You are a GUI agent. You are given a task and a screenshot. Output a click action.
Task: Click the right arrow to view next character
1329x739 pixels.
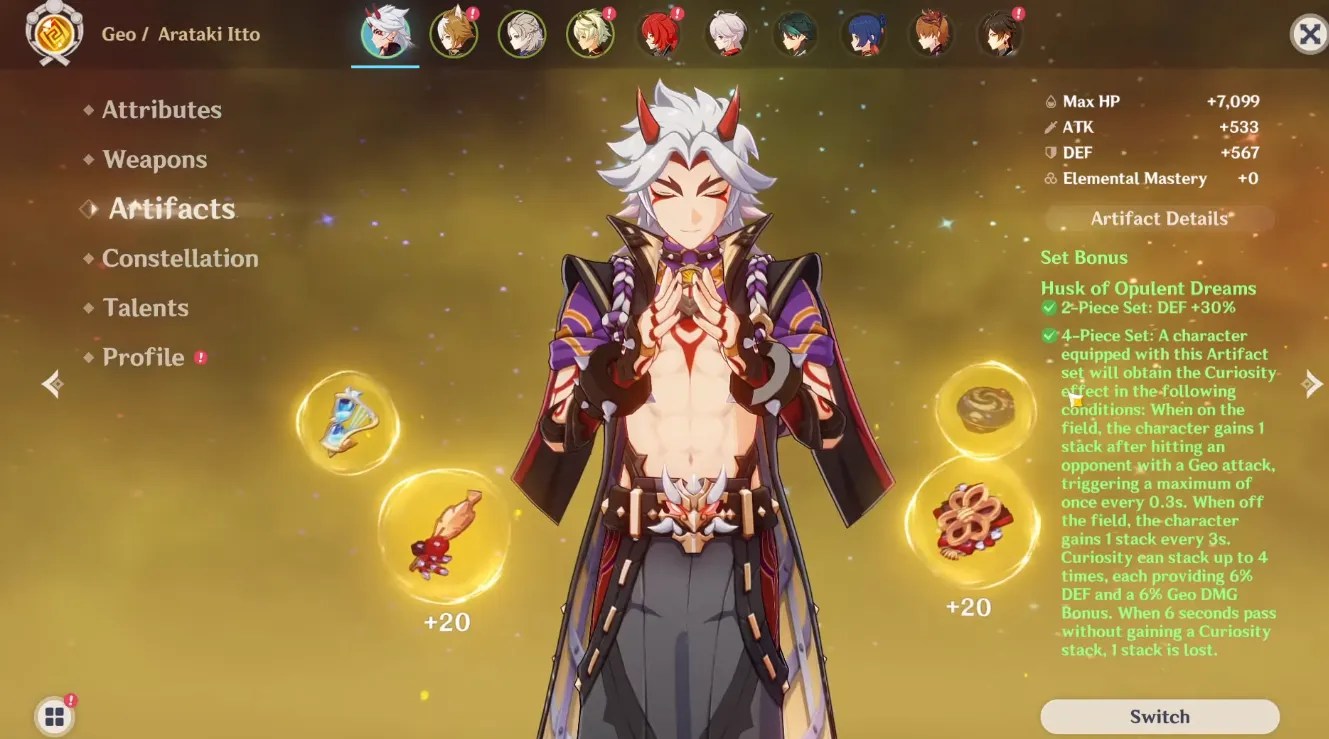pos(1311,383)
